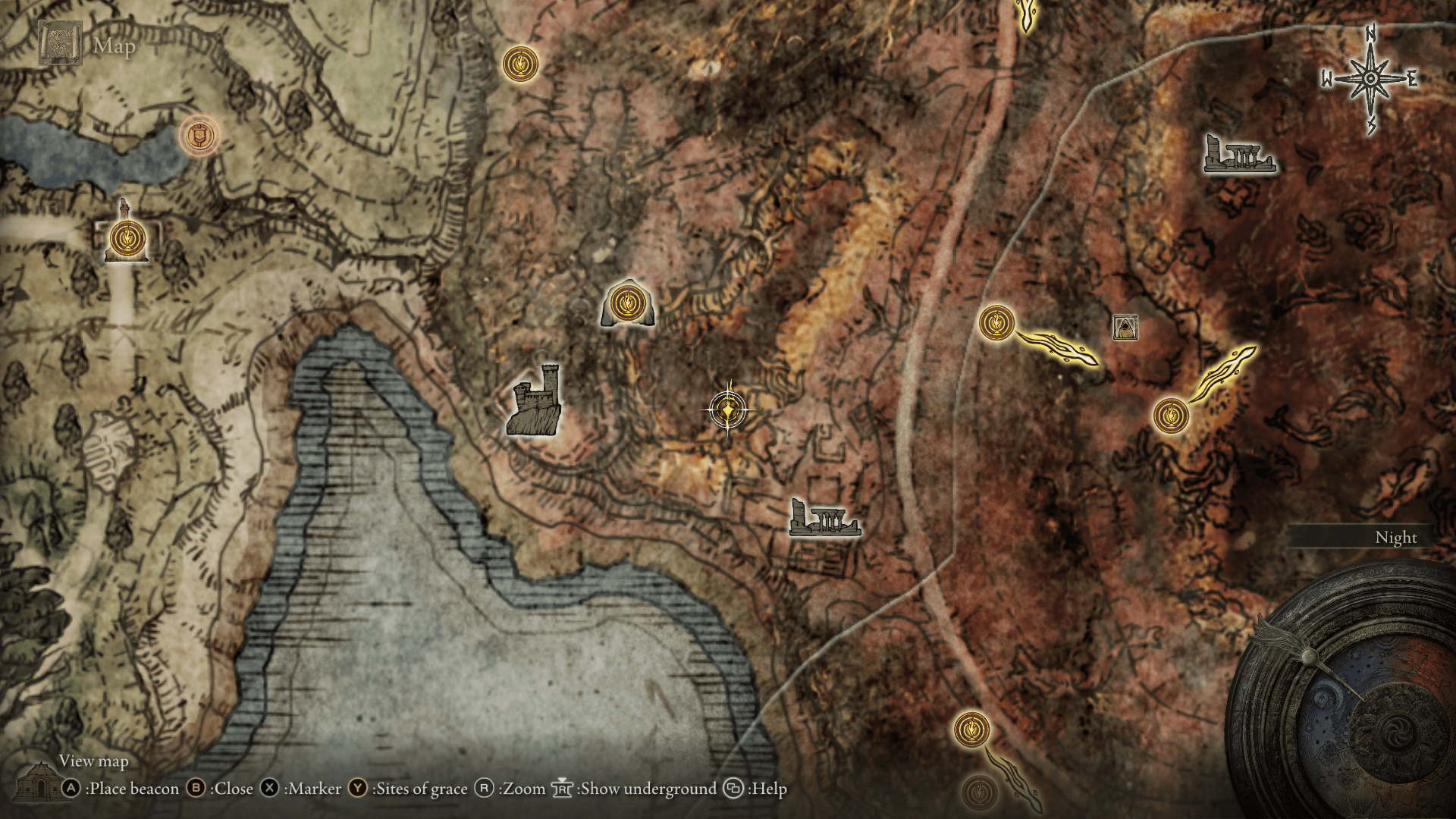Choose the site of grace at the tower
Screen dimensions: 1456x819
coord(126,239)
